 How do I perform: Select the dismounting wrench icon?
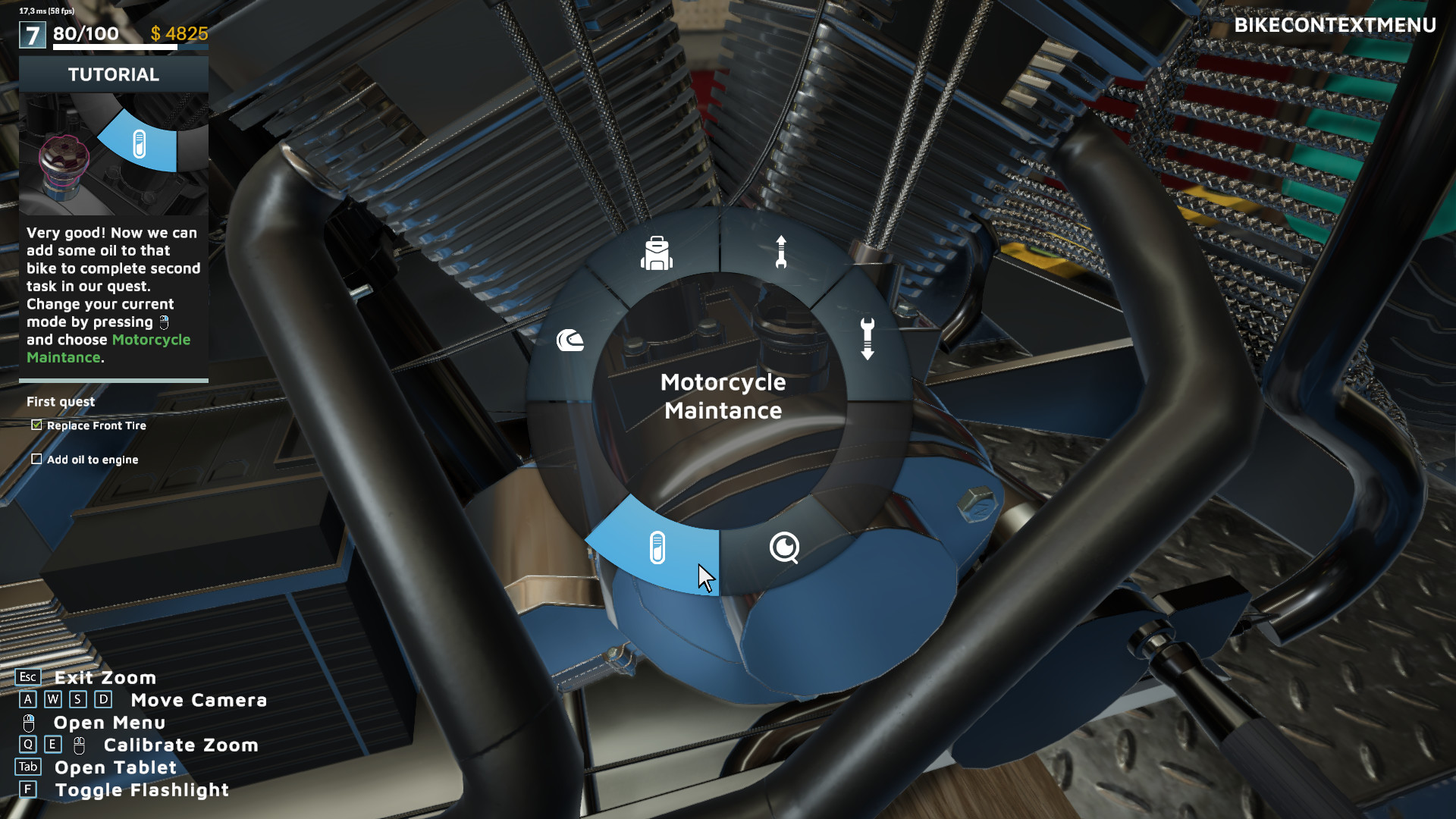(867, 339)
